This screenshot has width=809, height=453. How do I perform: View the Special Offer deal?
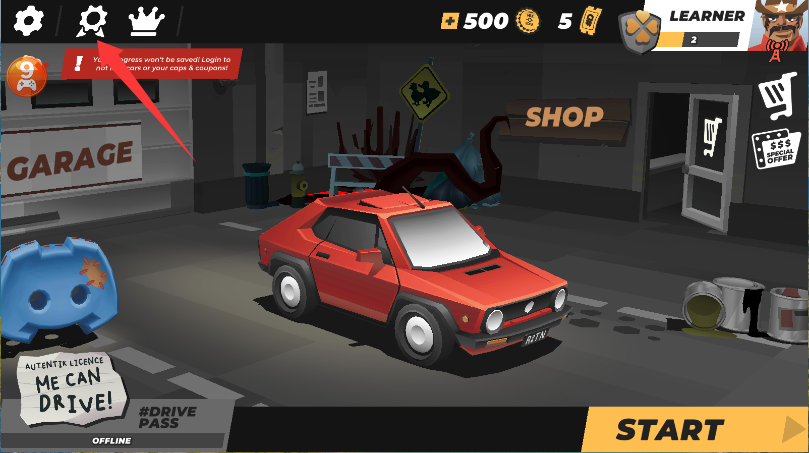pos(776,150)
